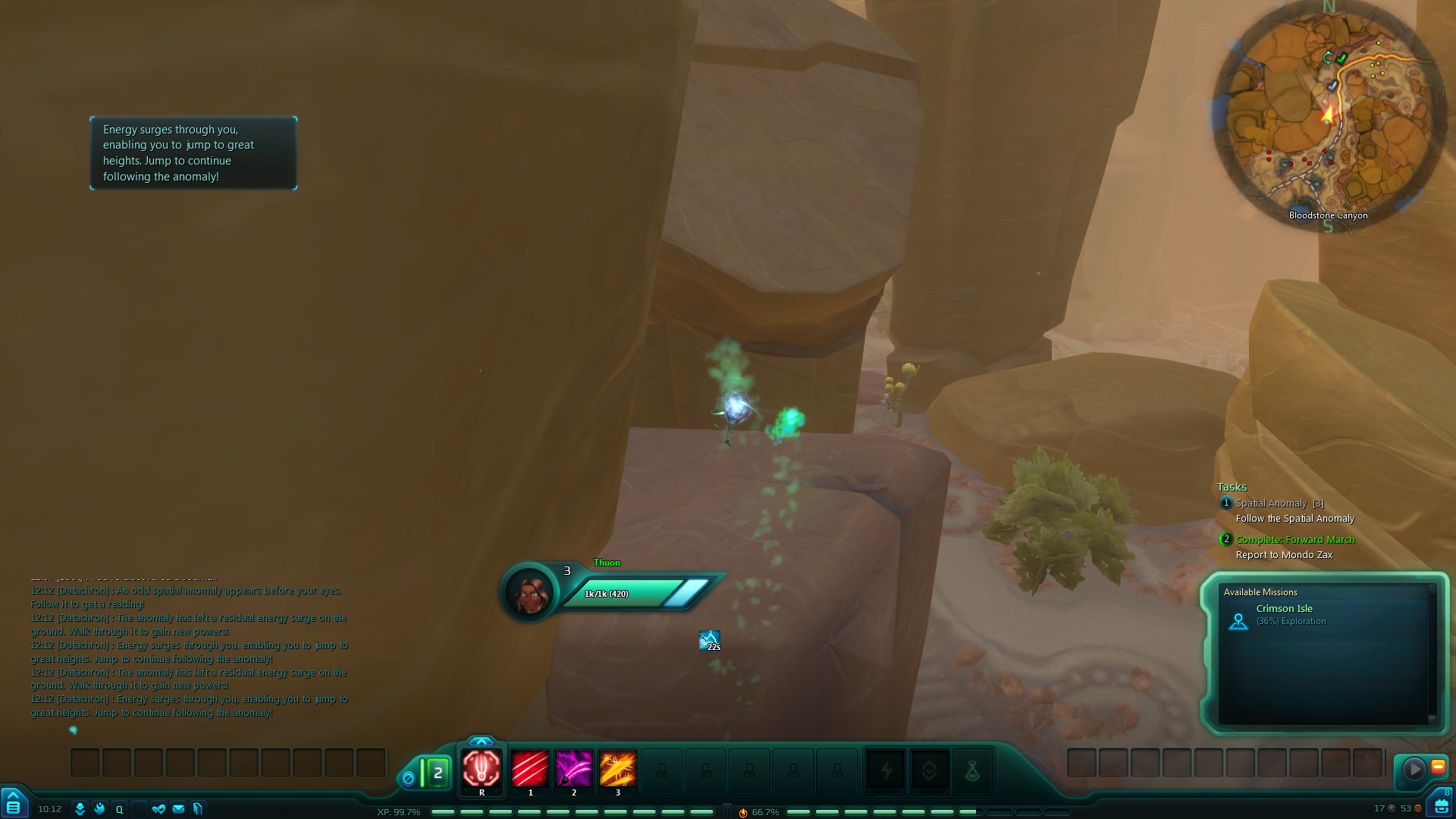Click the orange minus button
Viewport: 1456px width, 819px height.
1438,767
